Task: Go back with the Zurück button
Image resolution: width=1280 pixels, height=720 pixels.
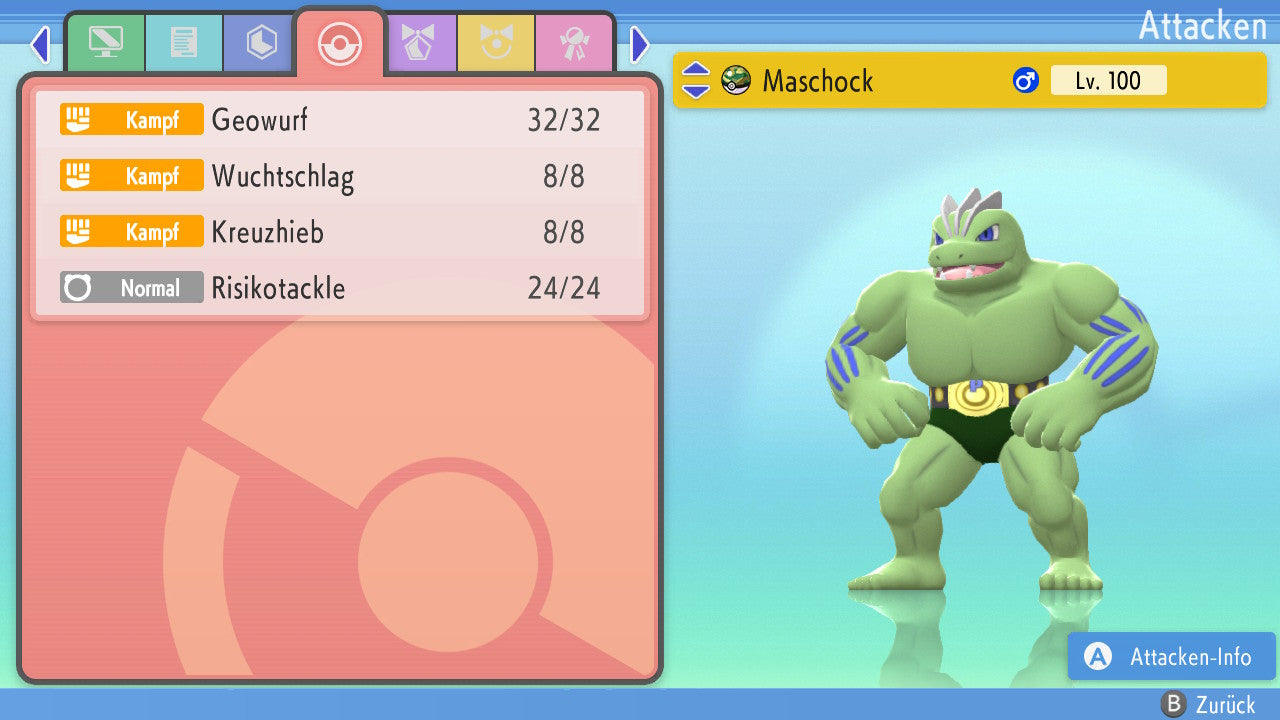Action: point(1208,705)
